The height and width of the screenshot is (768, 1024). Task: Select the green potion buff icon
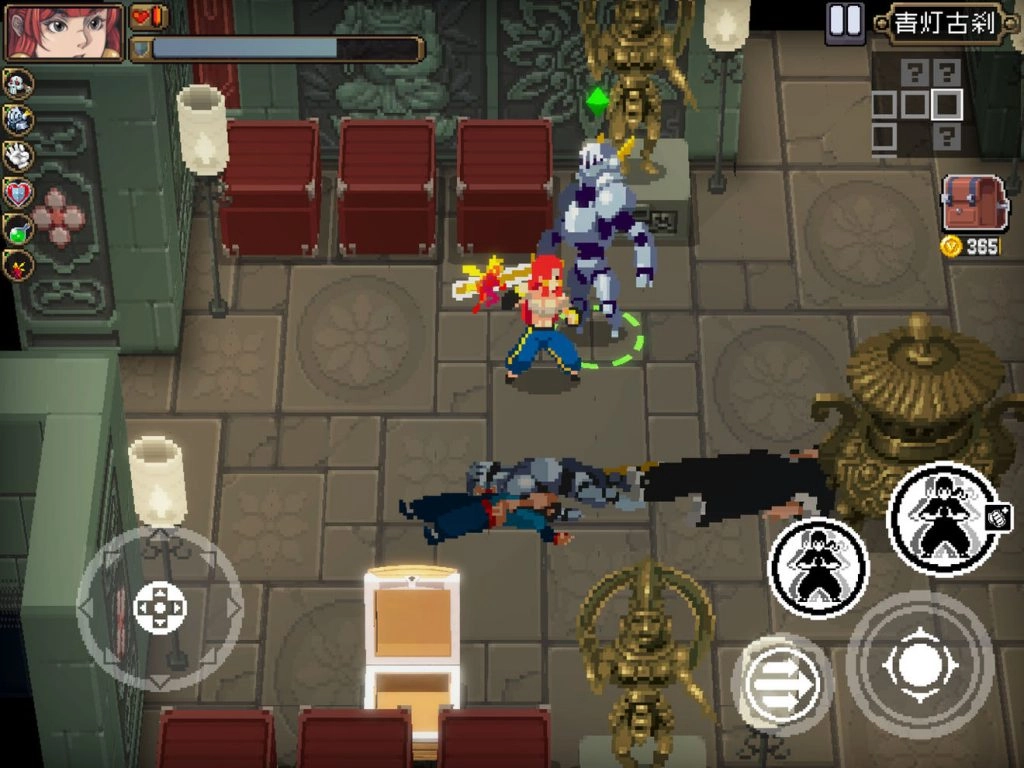tap(18, 229)
